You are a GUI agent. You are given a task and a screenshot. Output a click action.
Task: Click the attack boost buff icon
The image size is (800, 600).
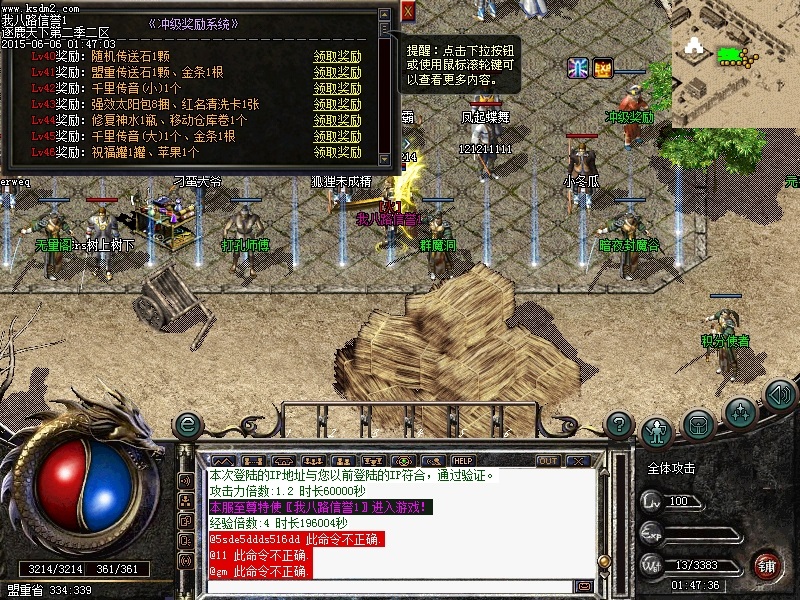(x=578, y=68)
